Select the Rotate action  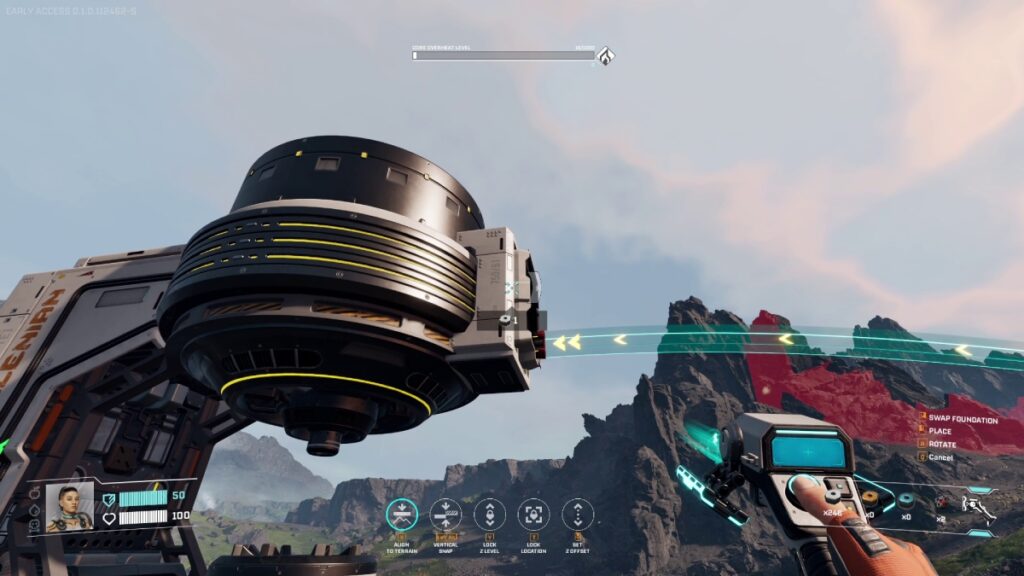coord(942,444)
